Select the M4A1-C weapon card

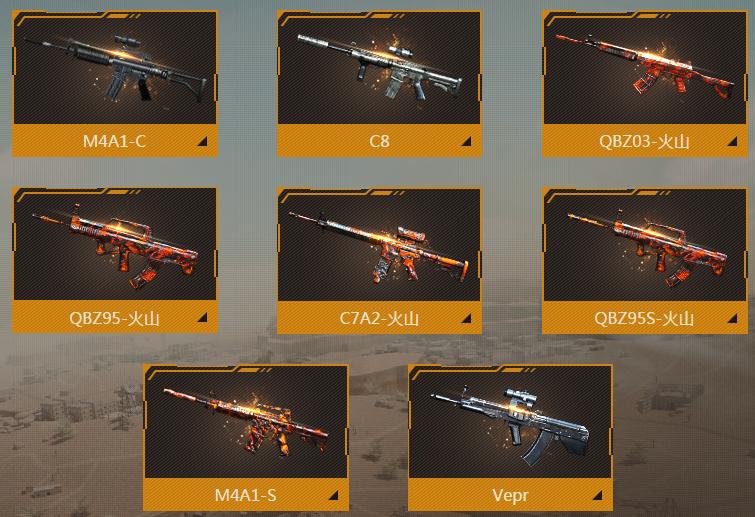[114, 70]
